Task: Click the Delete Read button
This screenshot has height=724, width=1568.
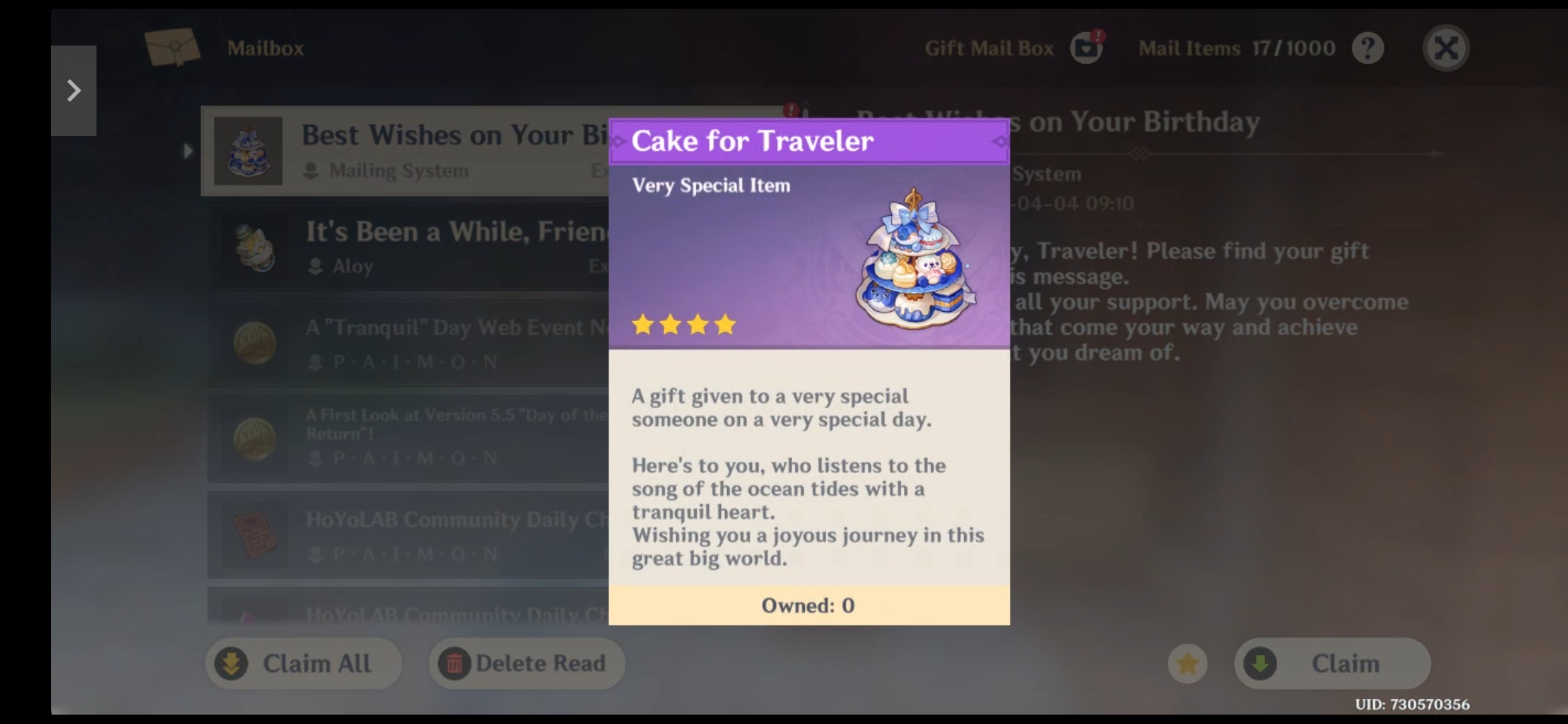Action: coord(527,663)
